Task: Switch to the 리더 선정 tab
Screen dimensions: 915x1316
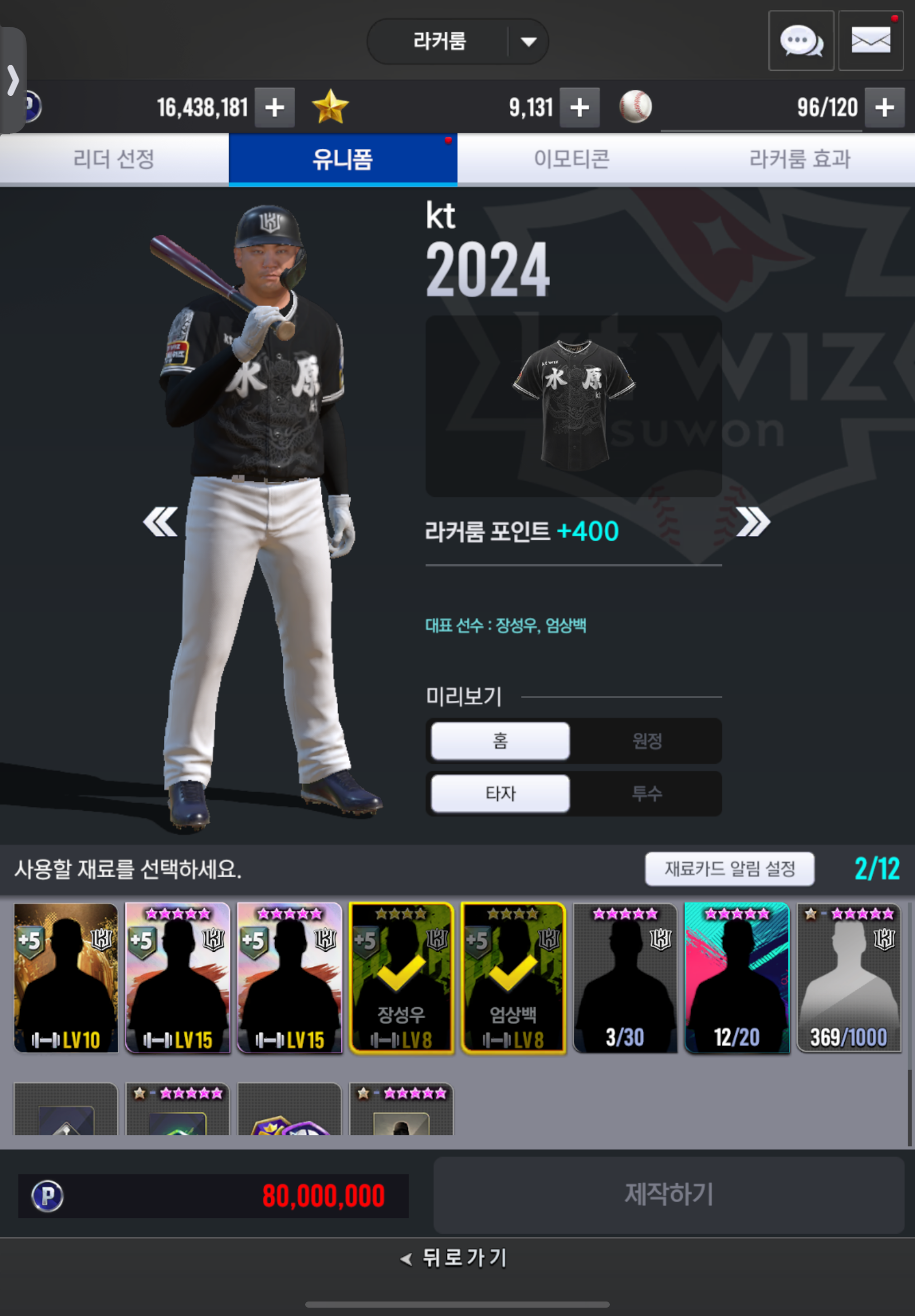Action: click(x=114, y=159)
